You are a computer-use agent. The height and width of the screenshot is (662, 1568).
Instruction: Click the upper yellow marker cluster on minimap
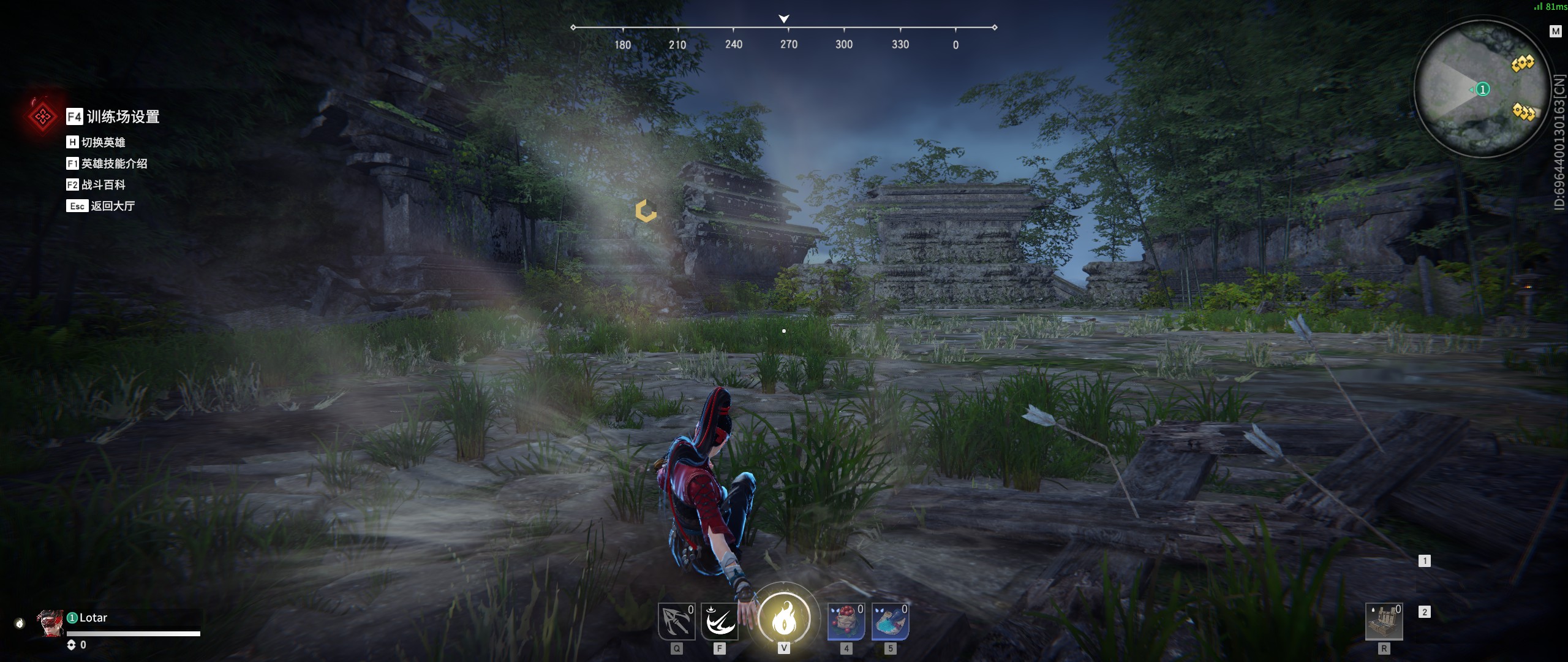pos(1523,63)
